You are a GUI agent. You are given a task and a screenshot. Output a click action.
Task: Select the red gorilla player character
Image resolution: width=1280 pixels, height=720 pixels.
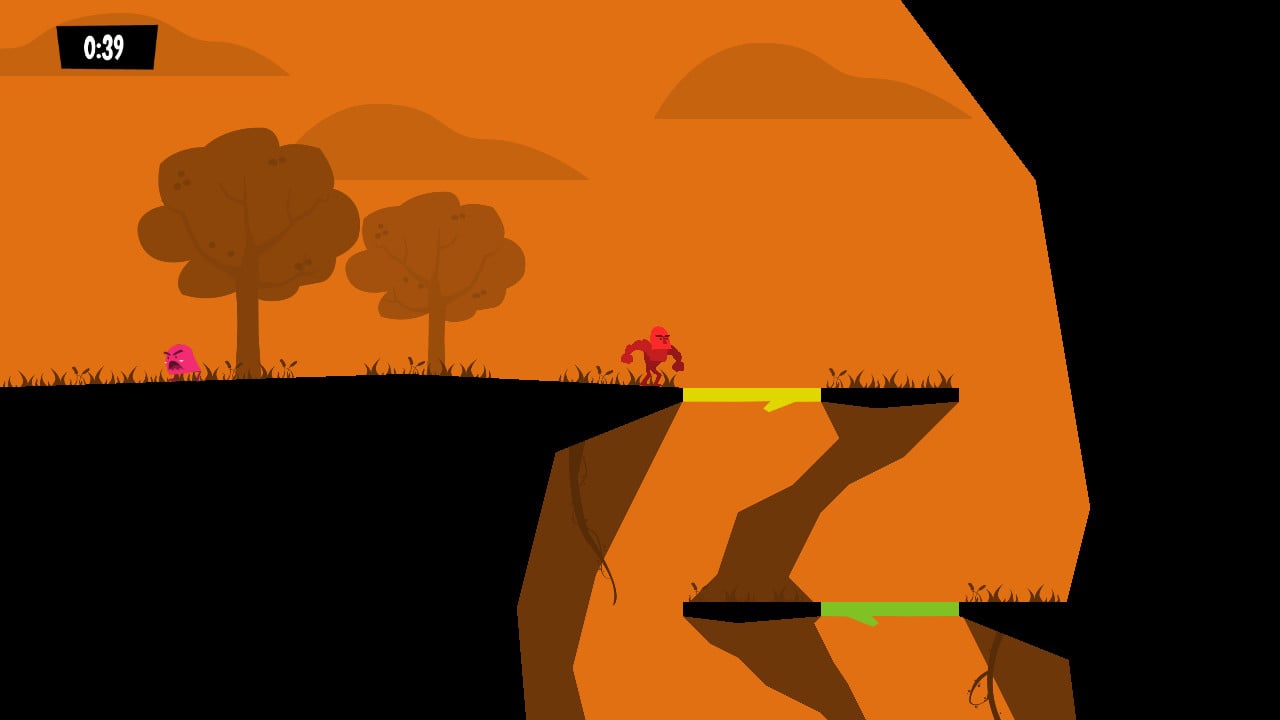[x=655, y=350]
